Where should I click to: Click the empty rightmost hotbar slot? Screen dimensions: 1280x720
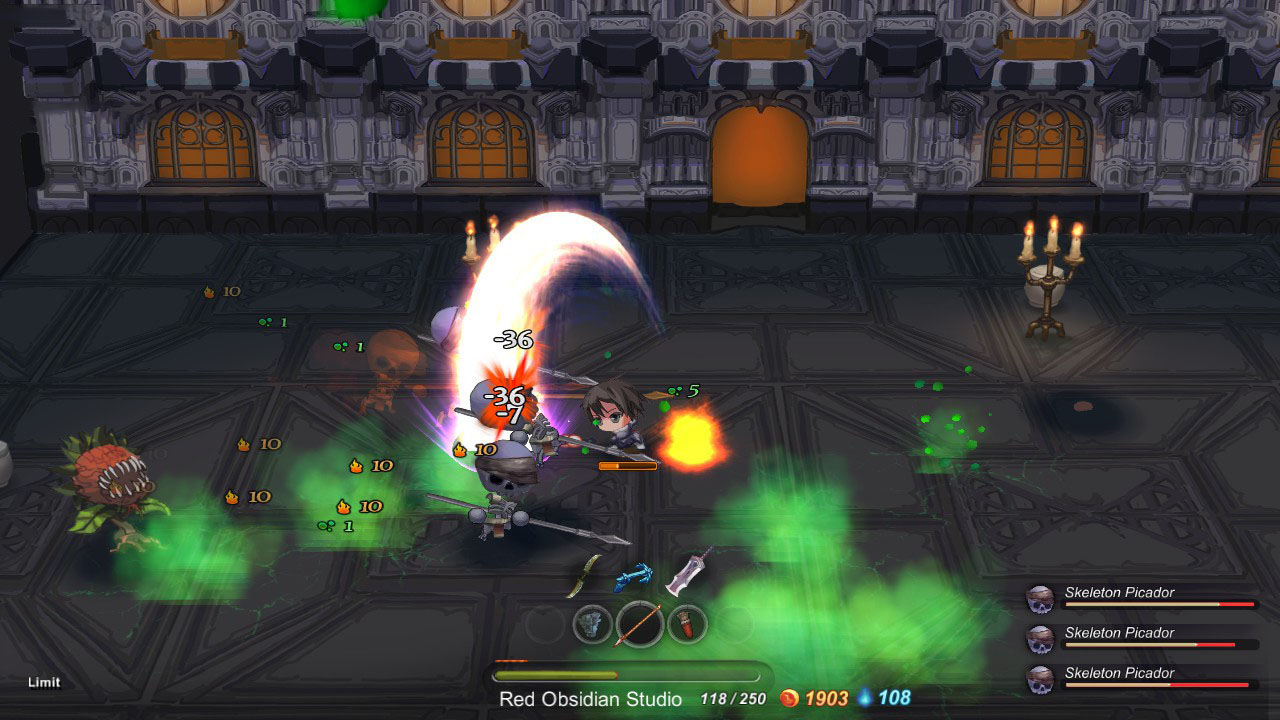tap(737, 627)
